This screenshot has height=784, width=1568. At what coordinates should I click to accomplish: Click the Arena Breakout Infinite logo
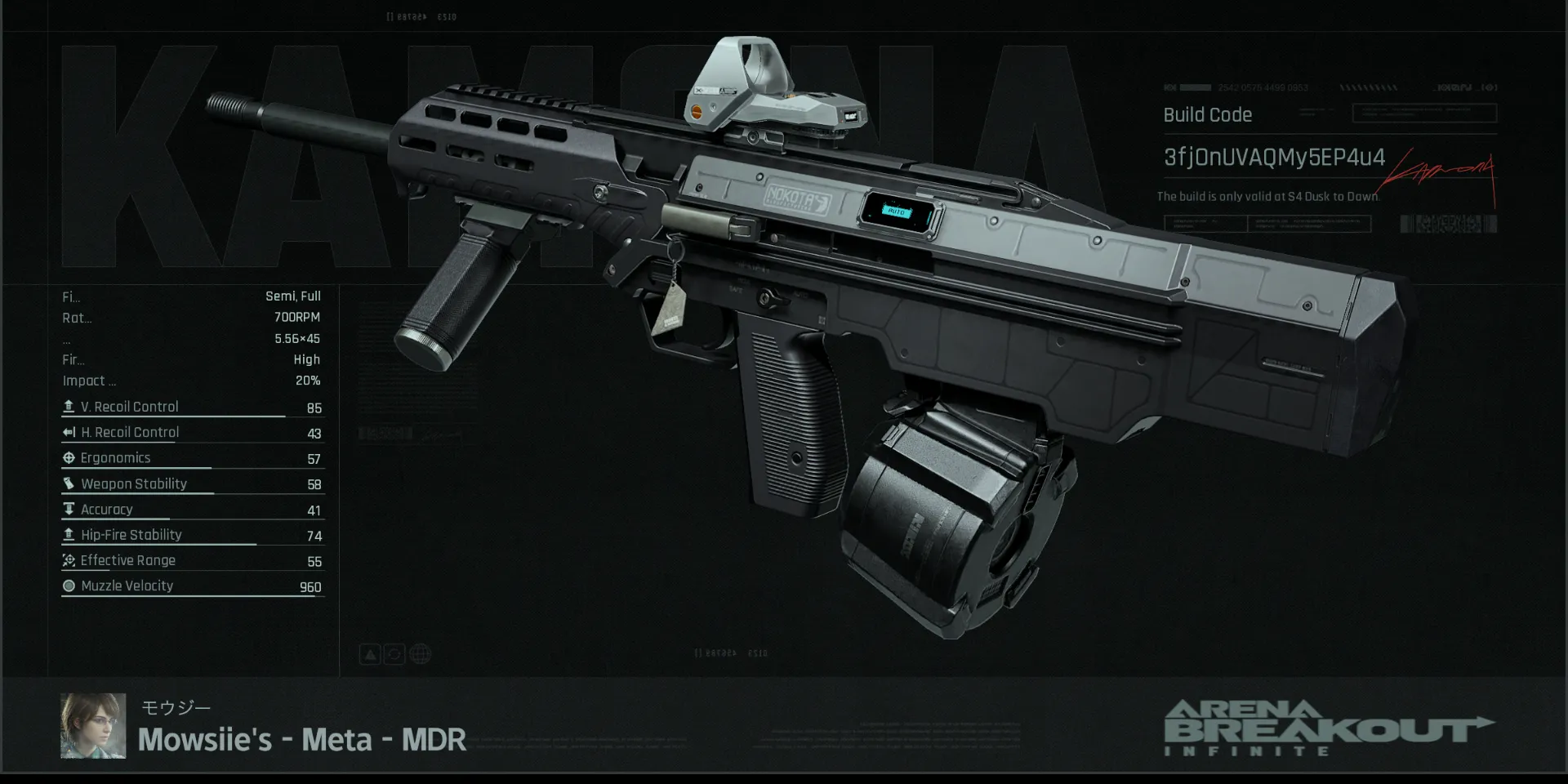point(1328,728)
